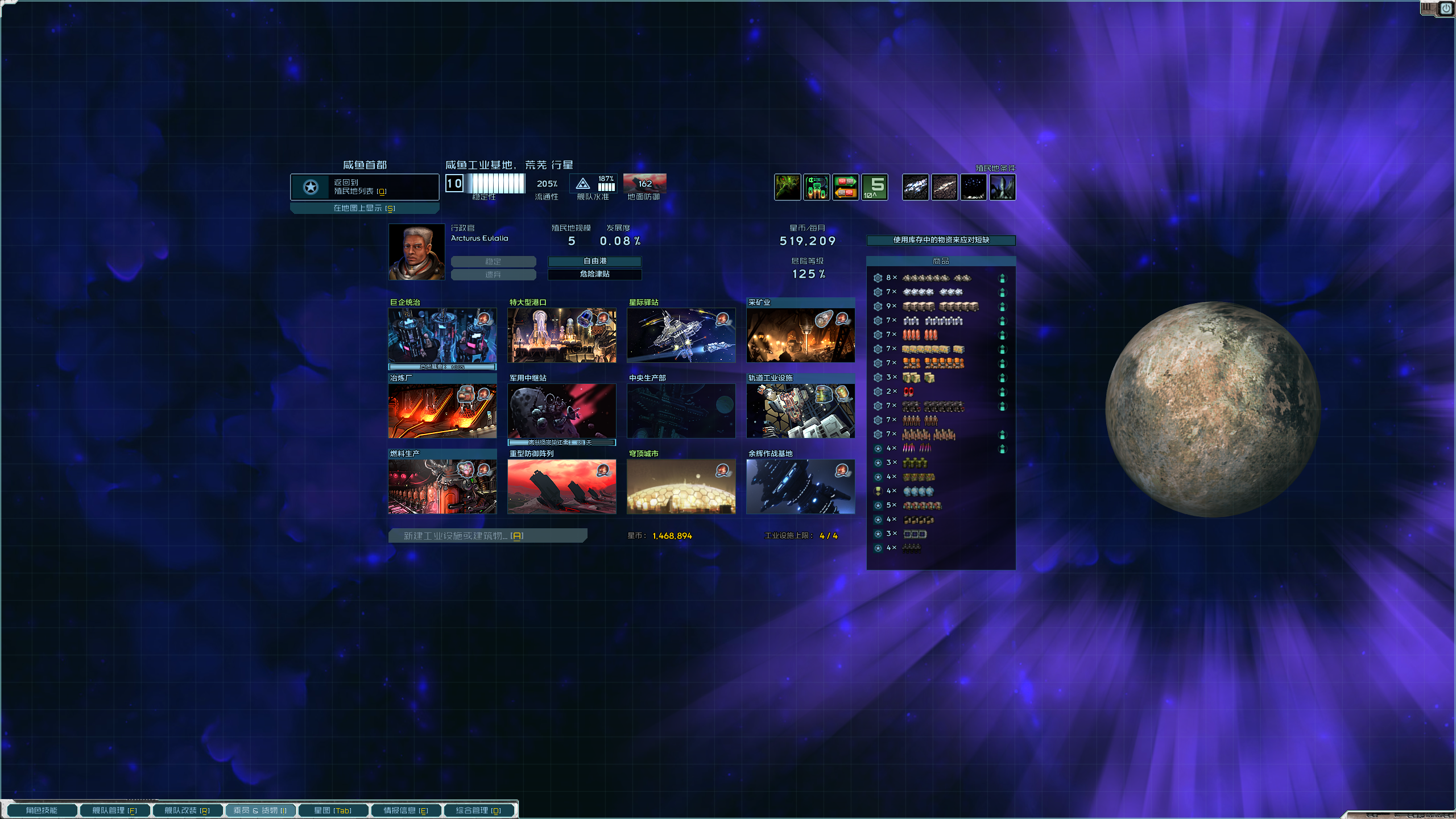
Task: Toggle the 危险津贴 hazard pay option
Action: pyautogui.click(x=594, y=274)
